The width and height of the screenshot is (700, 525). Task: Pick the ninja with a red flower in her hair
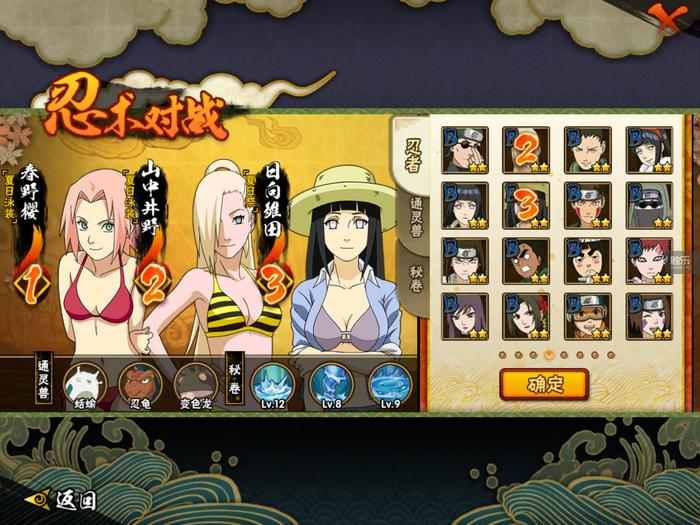click(x=526, y=317)
